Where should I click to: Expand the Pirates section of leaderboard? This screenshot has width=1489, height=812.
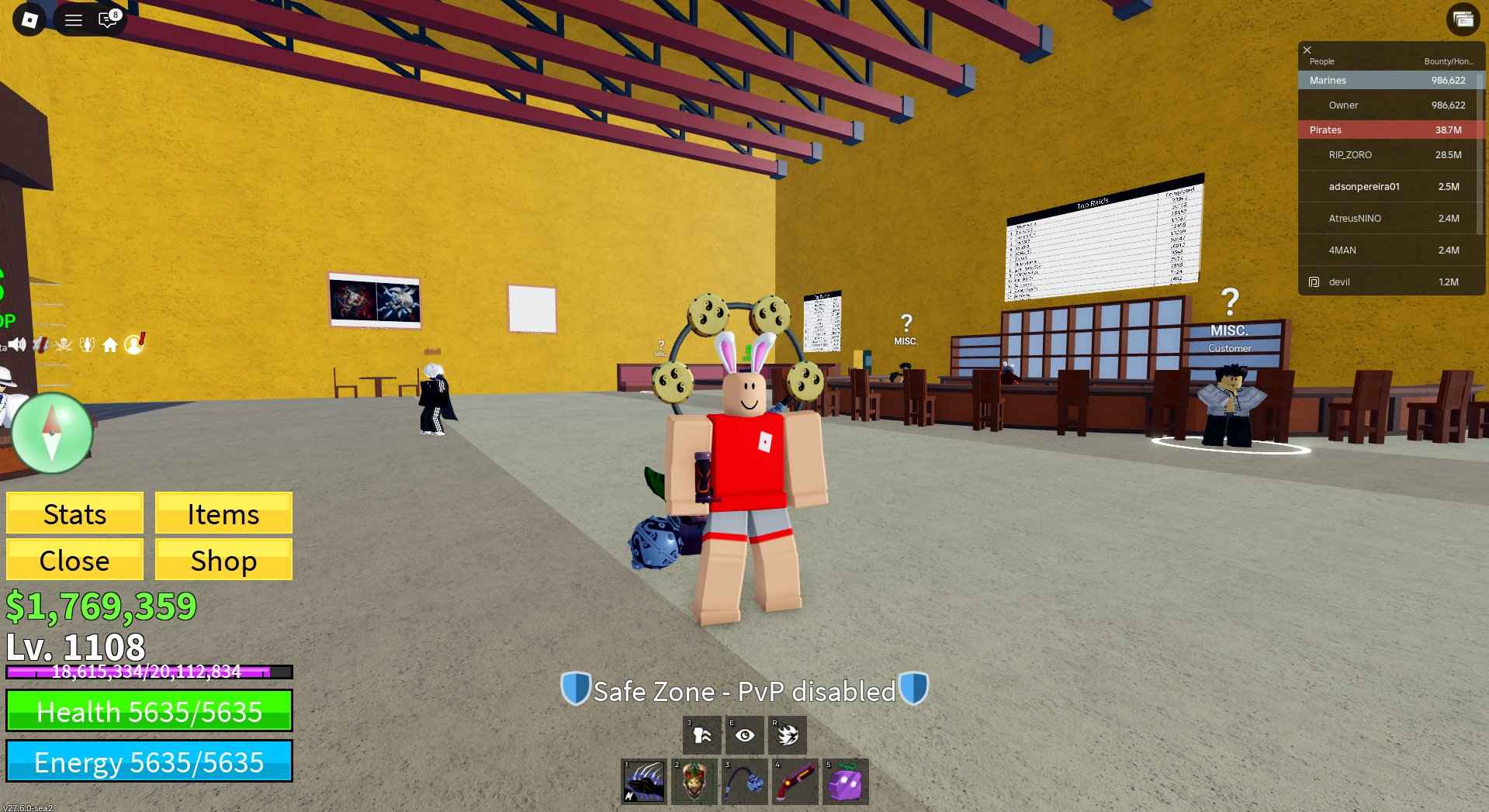(1325, 130)
